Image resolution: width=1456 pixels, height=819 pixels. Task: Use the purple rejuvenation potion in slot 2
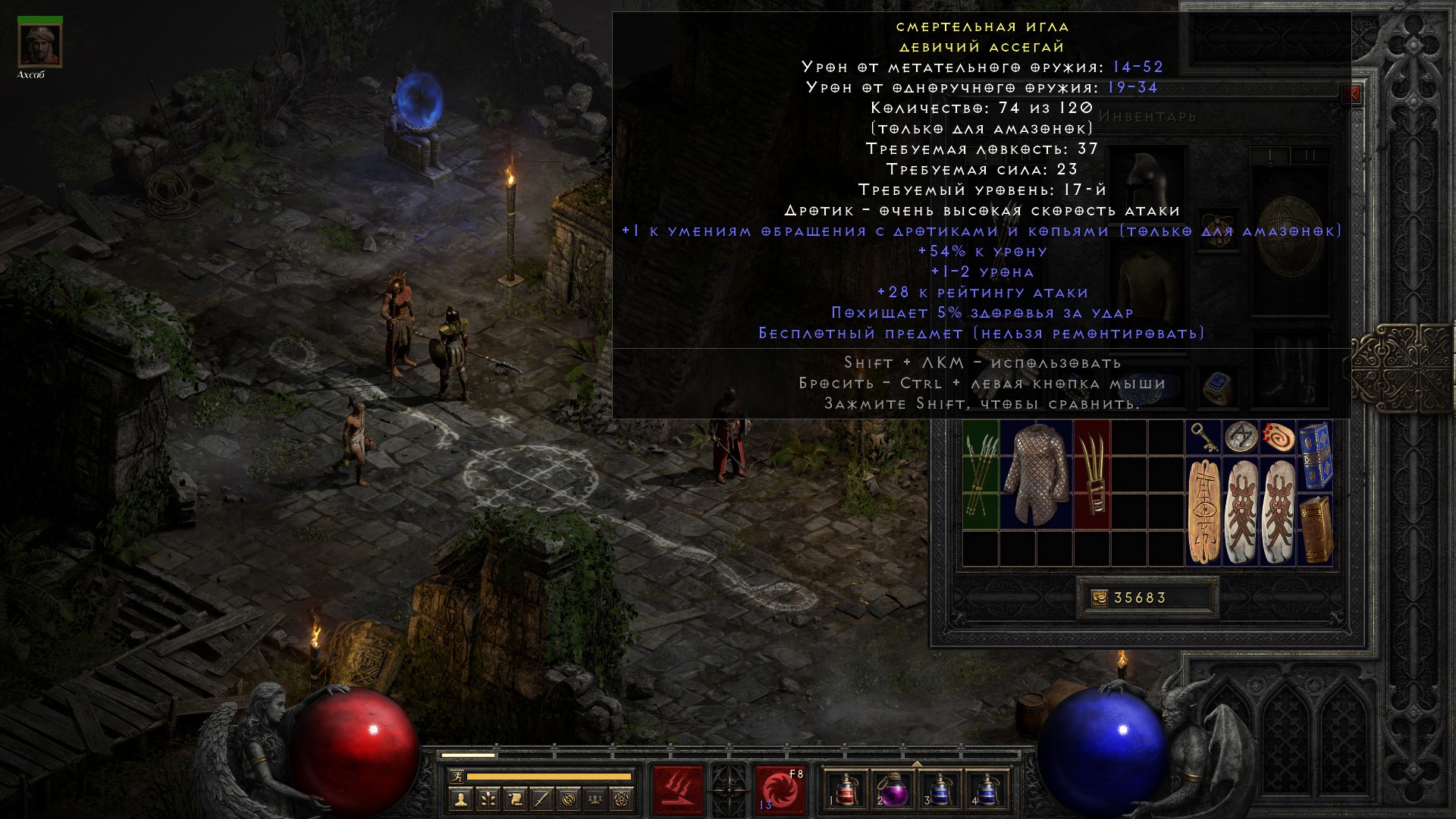click(x=893, y=790)
